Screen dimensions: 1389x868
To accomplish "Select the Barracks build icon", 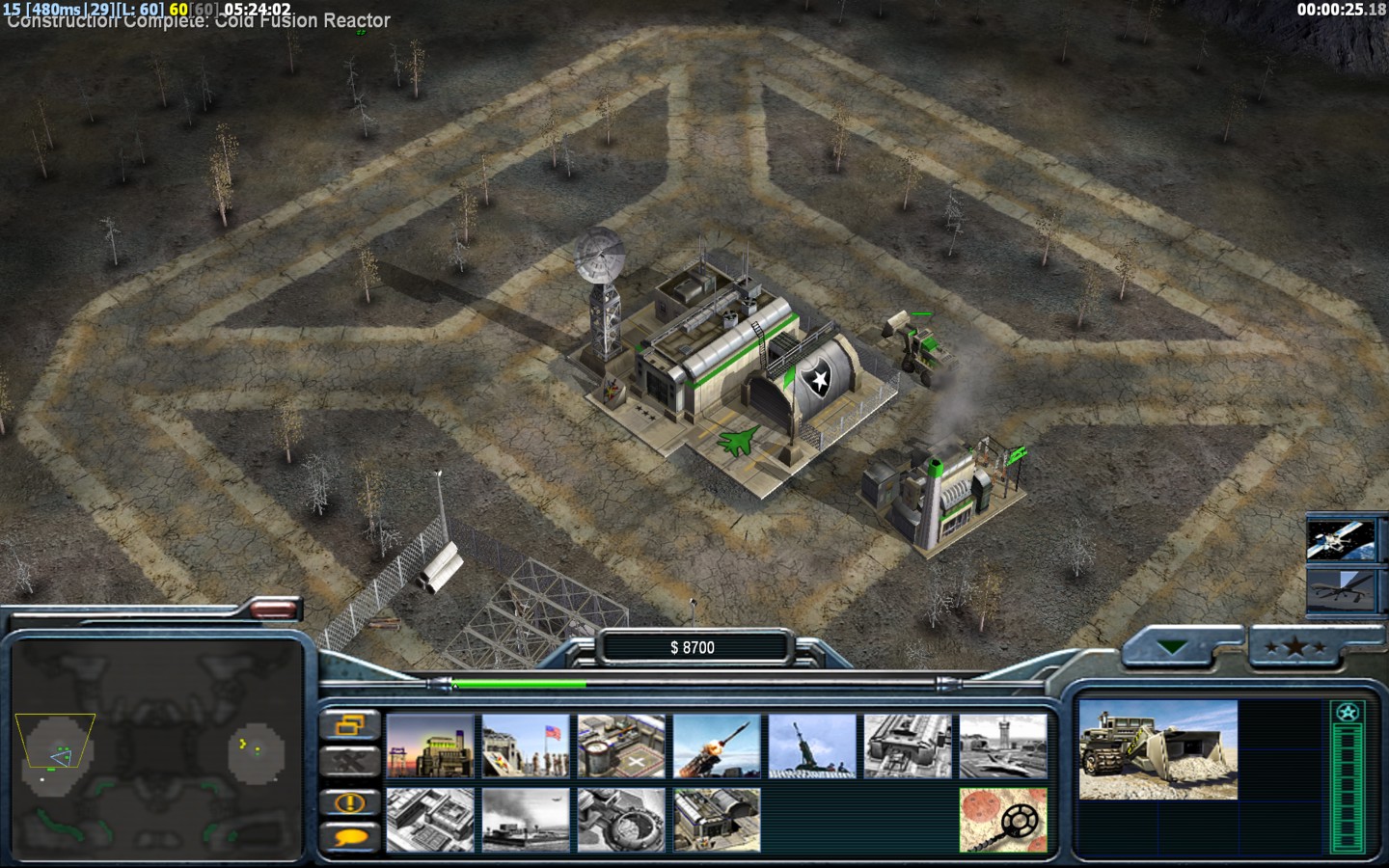I will click(526, 746).
